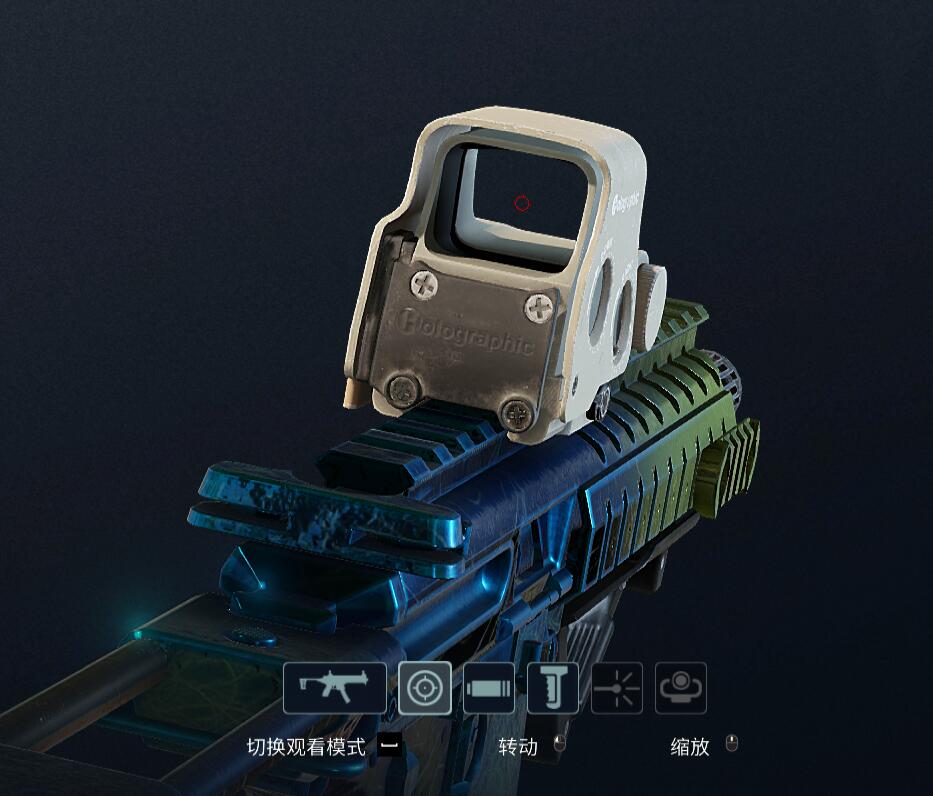
Task: Open the barrel attachment icon
Action: coord(489,688)
